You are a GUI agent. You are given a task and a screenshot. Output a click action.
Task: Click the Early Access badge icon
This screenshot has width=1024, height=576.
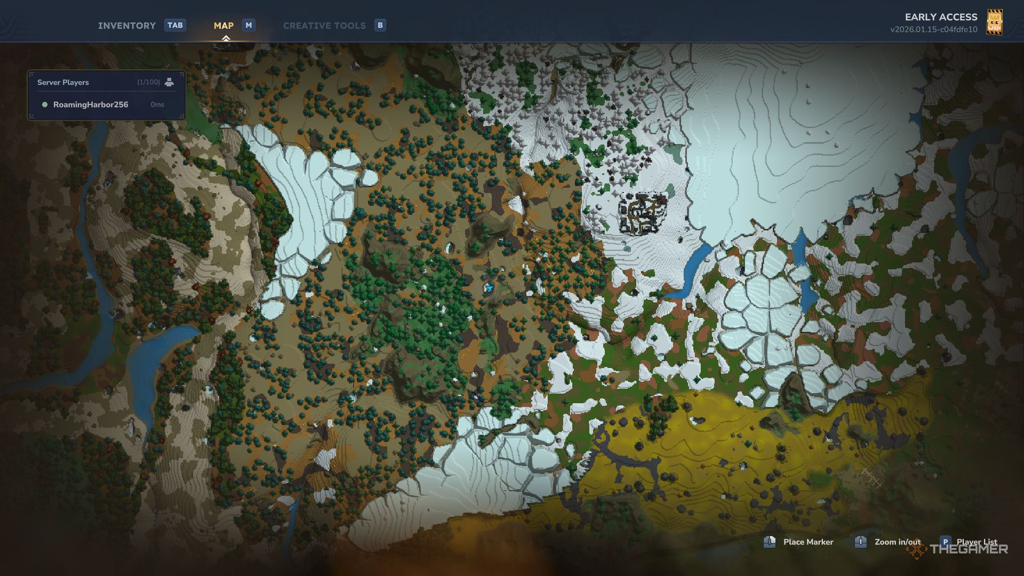tap(994, 22)
